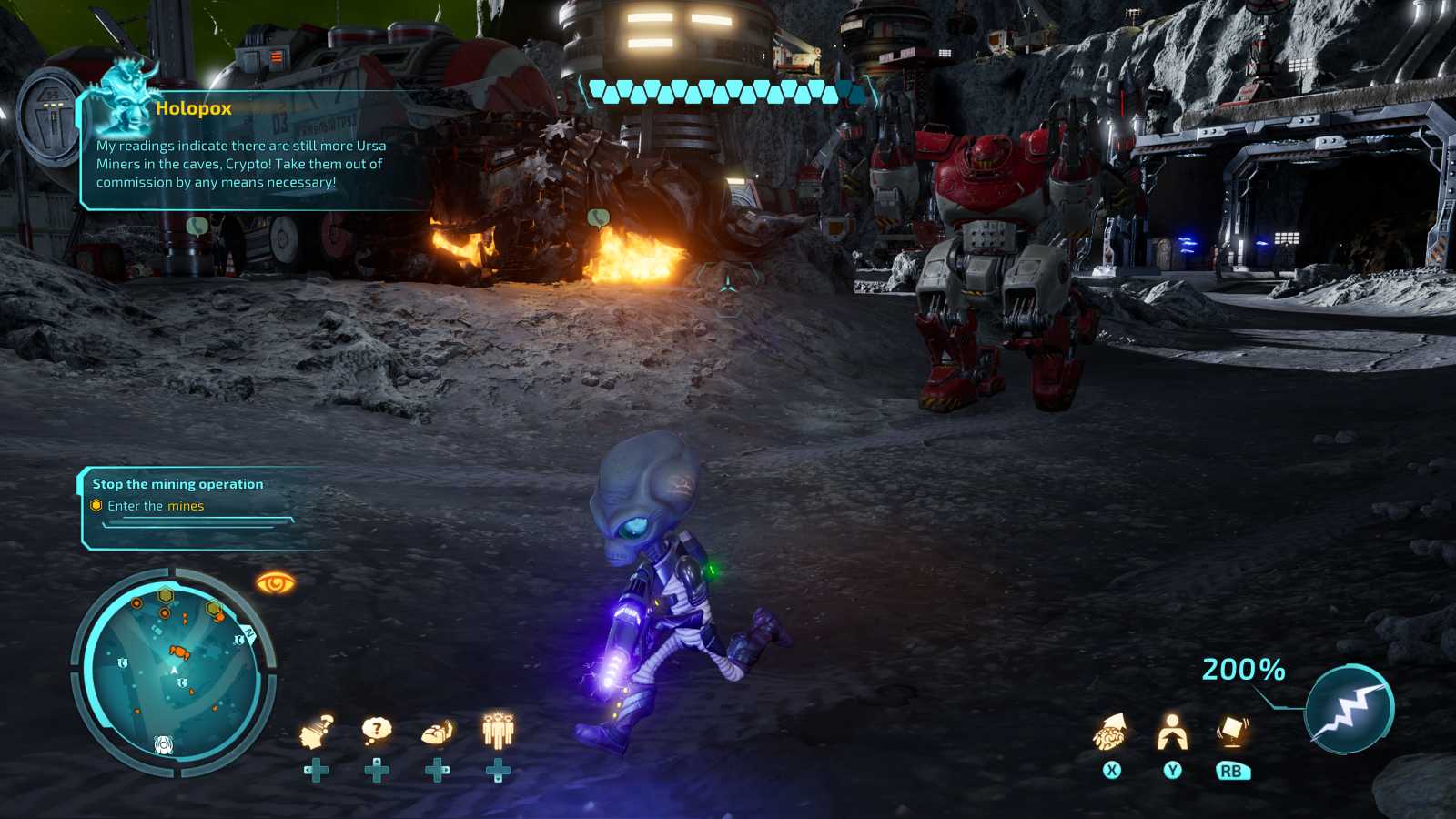This screenshot has height=819, width=1456.
Task: Toggle the landing zone icon on the minimap
Action: tap(164, 743)
